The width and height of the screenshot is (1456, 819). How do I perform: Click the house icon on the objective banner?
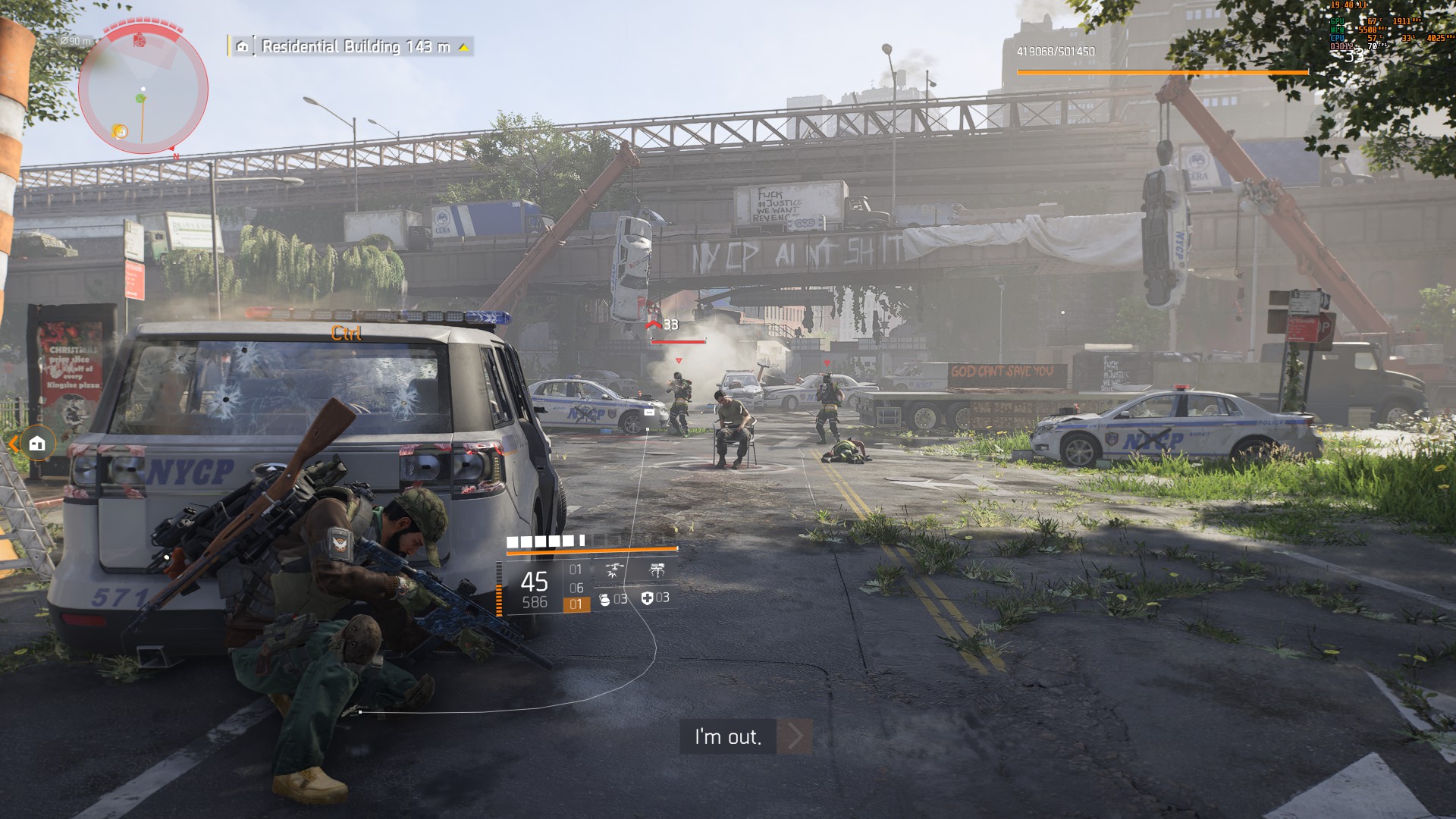pyautogui.click(x=243, y=47)
